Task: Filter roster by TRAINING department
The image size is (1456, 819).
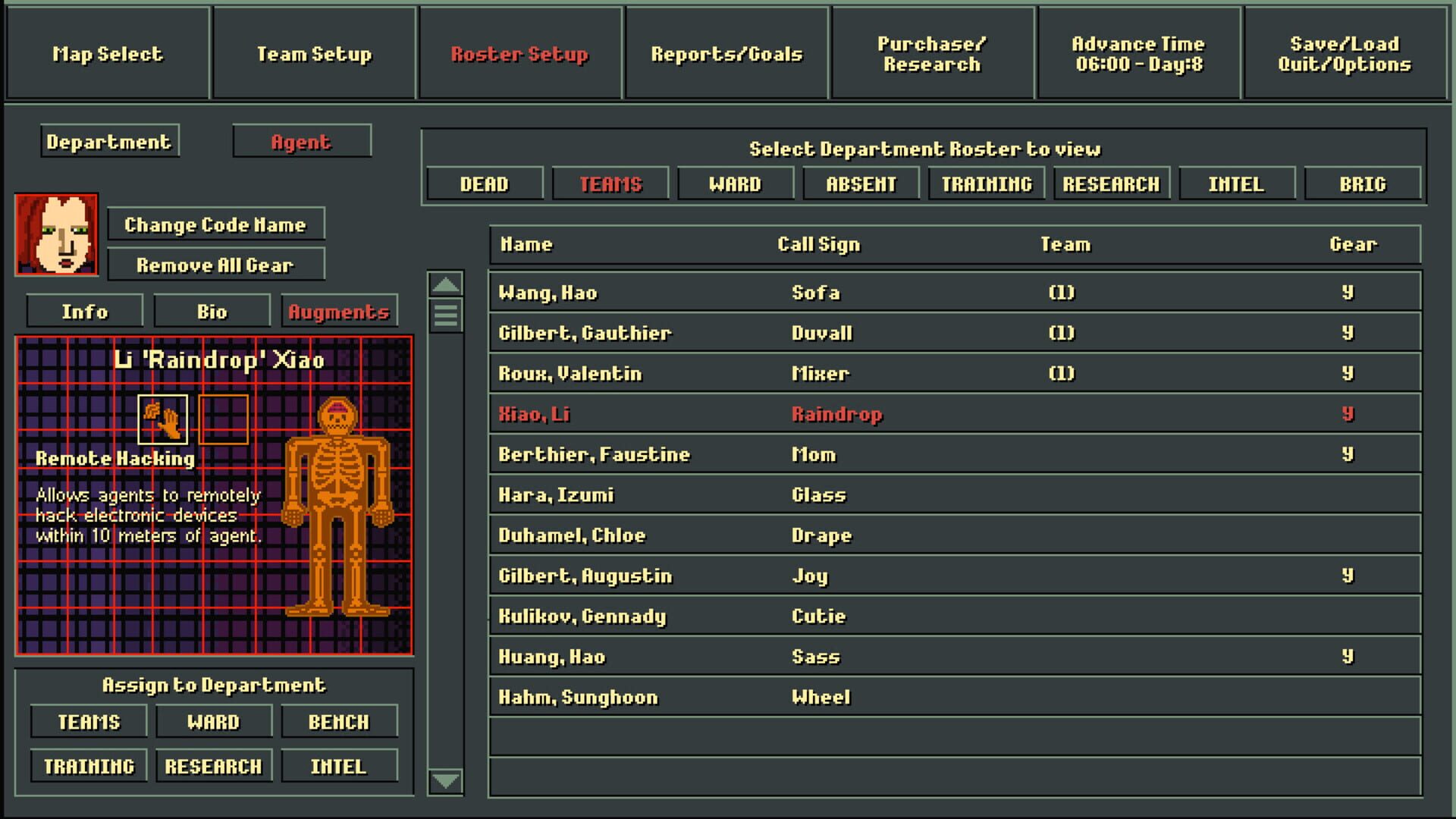Action: [x=985, y=183]
